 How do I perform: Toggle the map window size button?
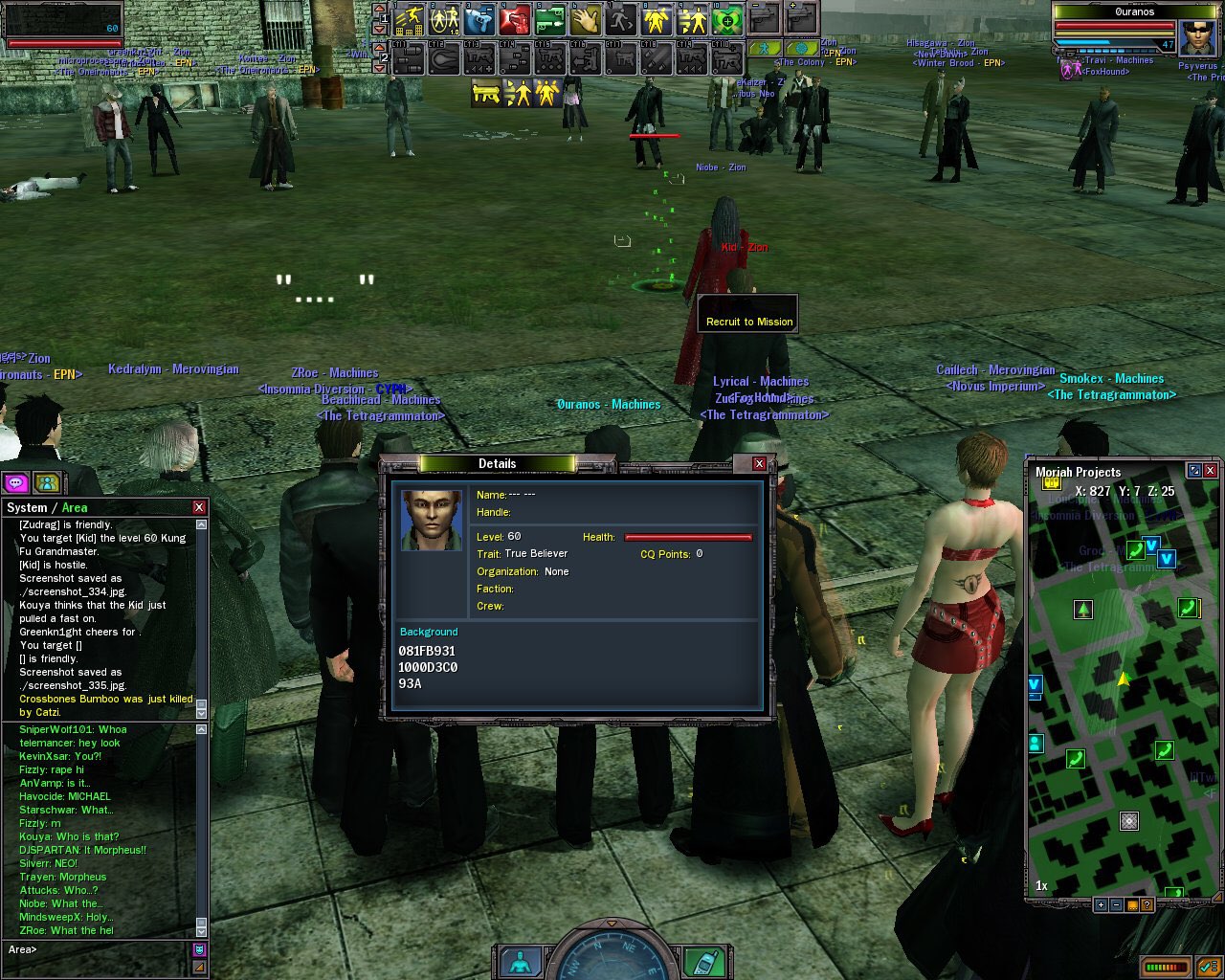(x=1194, y=471)
